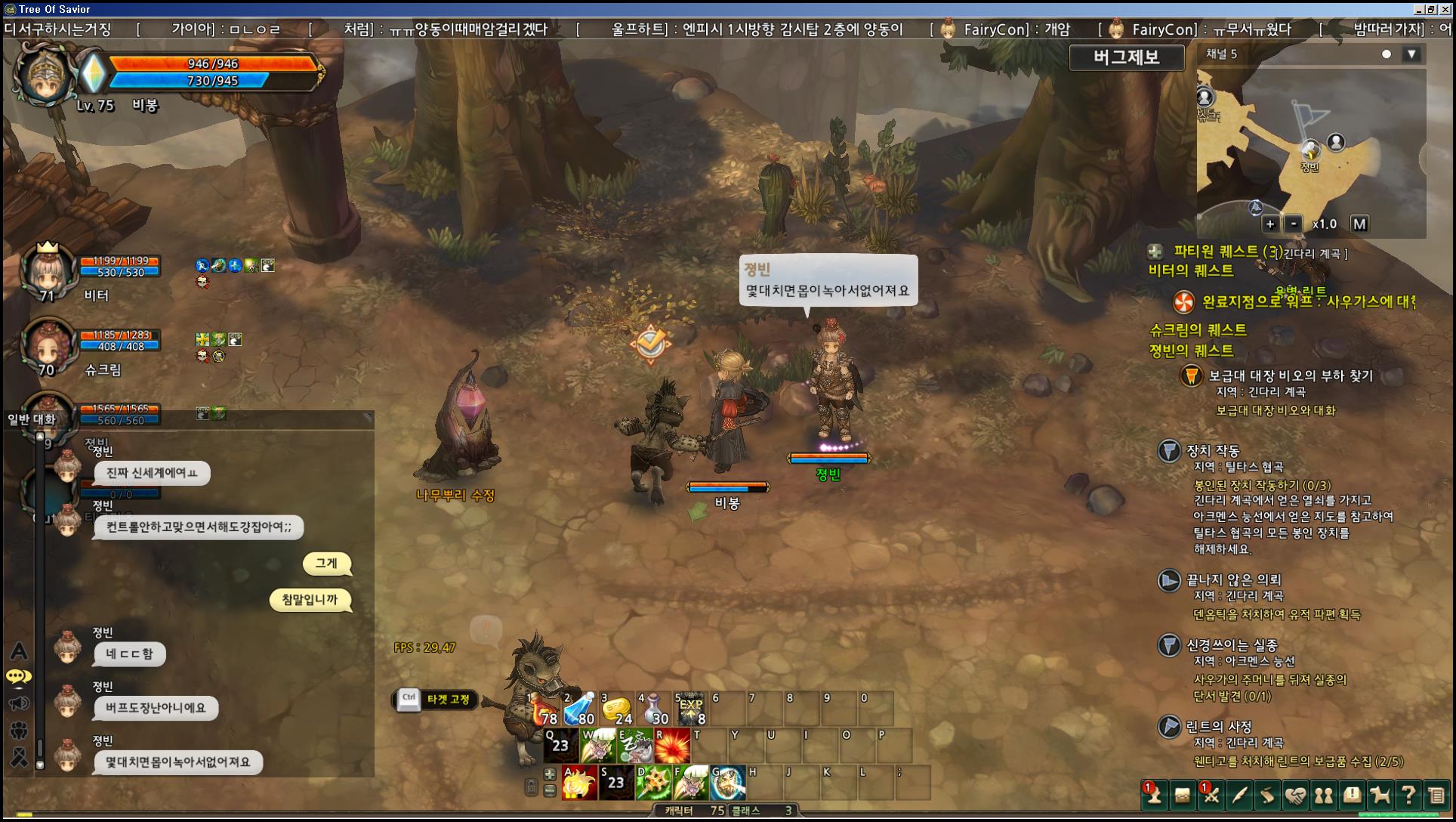This screenshot has width=1456, height=822.
Task: Close the game window
Action: tap(1447, 9)
